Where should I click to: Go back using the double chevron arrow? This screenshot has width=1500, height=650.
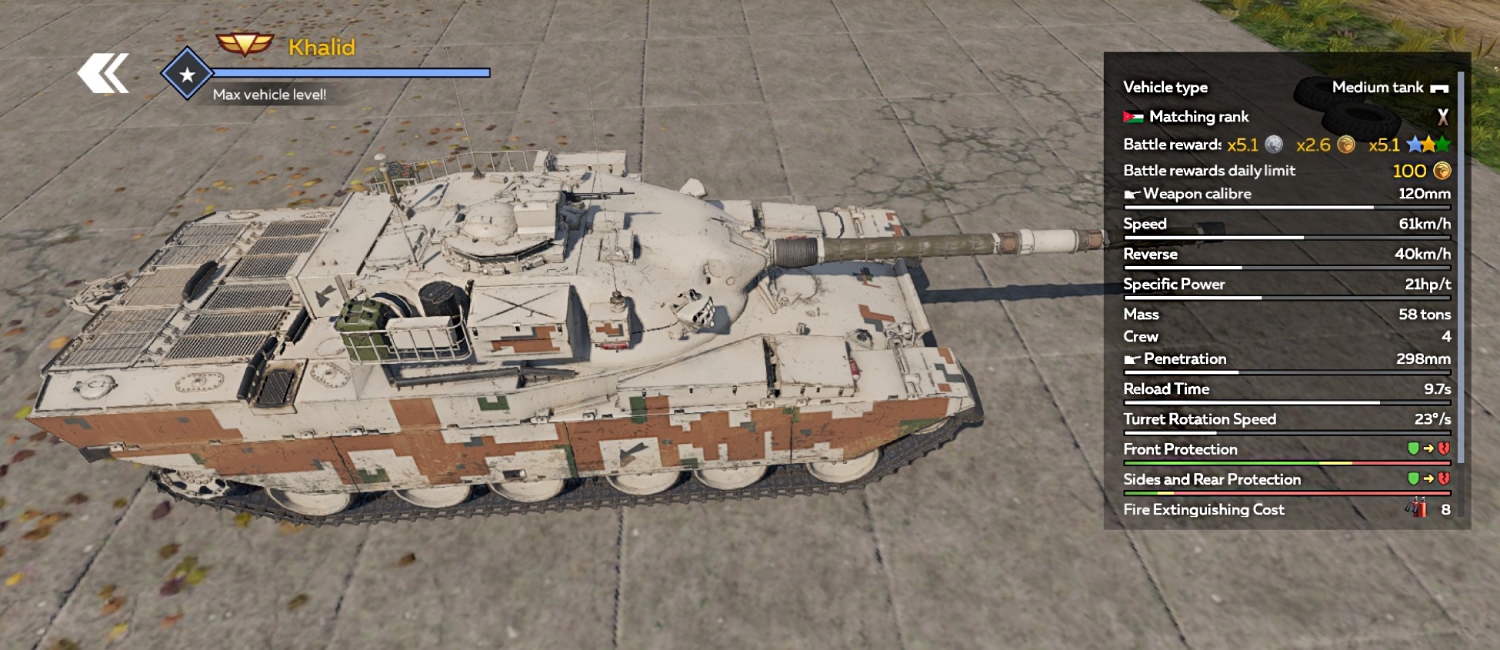(x=103, y=73)
